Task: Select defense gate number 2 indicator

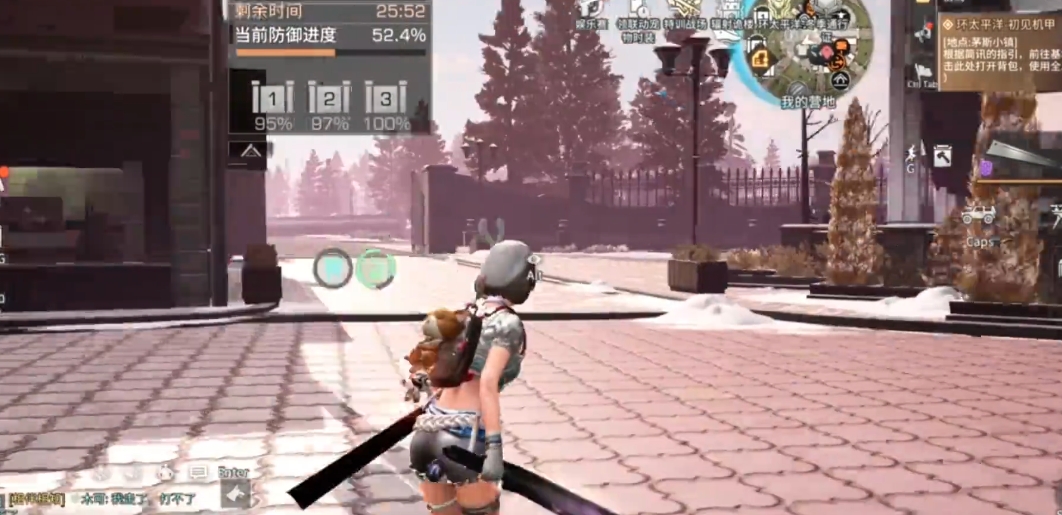Action: click(x=329, y=100)
